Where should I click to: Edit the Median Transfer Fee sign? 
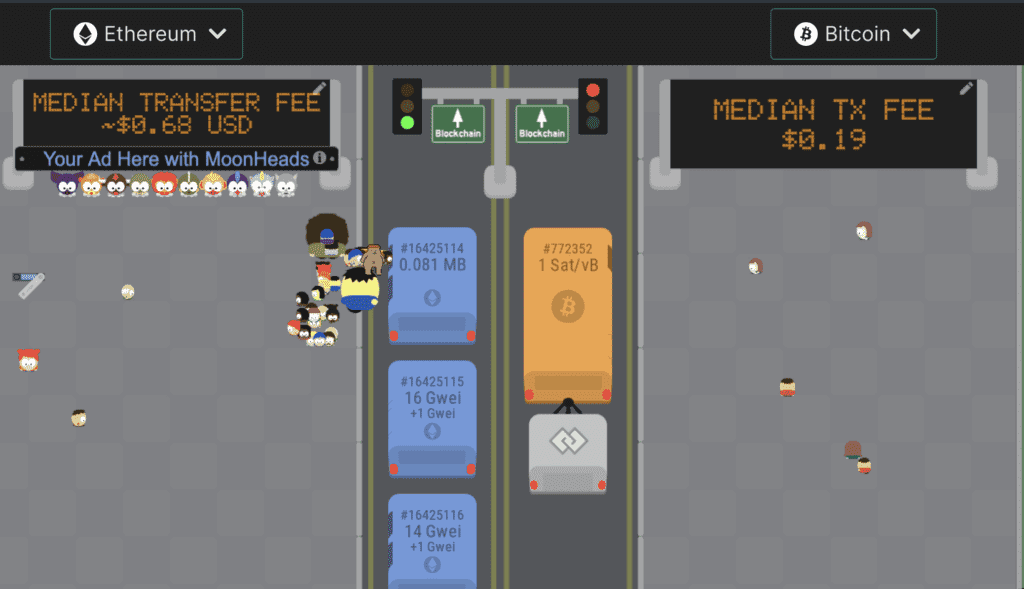(319, 89)
